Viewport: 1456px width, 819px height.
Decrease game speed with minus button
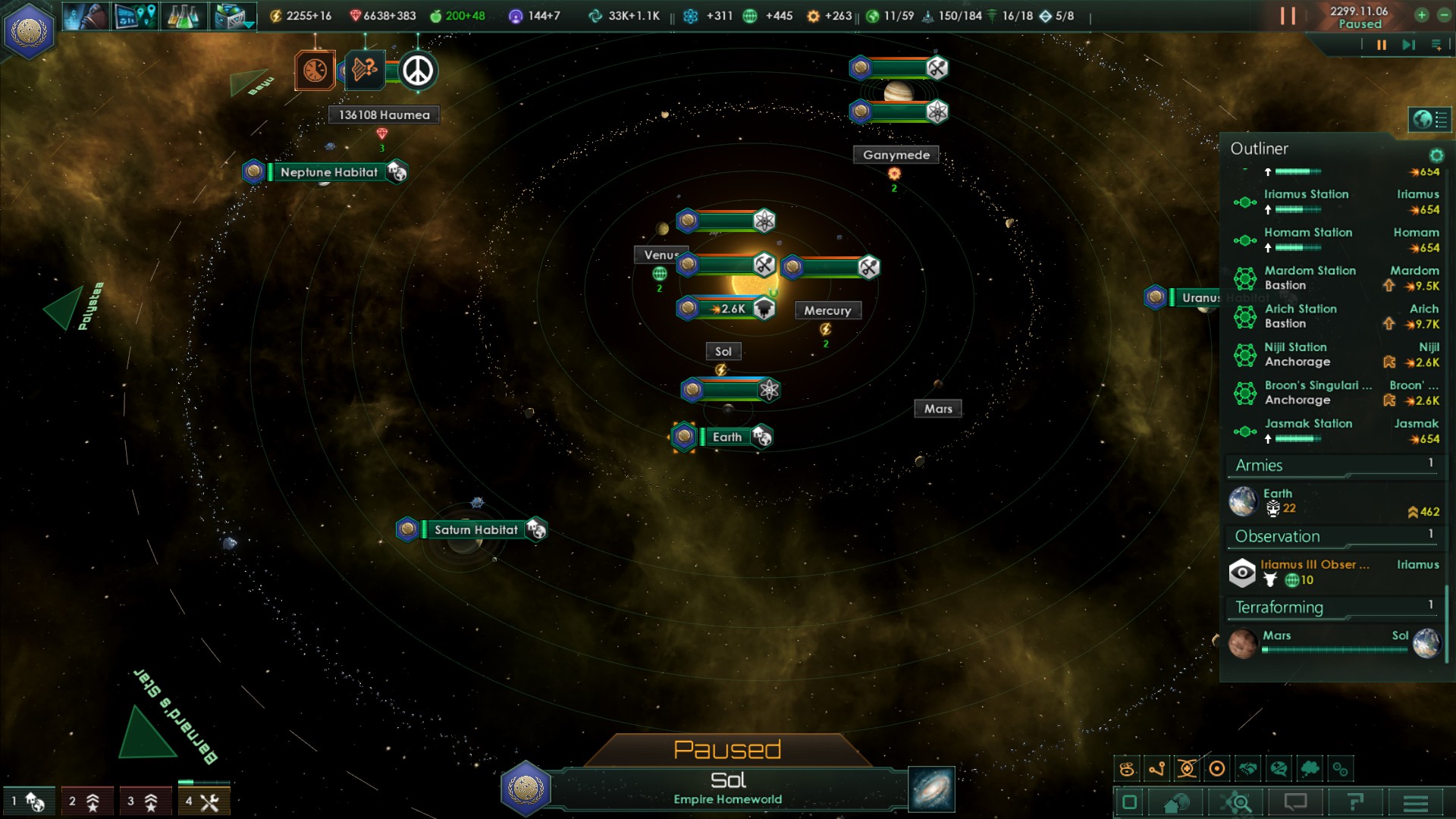tap(1444, 15)
